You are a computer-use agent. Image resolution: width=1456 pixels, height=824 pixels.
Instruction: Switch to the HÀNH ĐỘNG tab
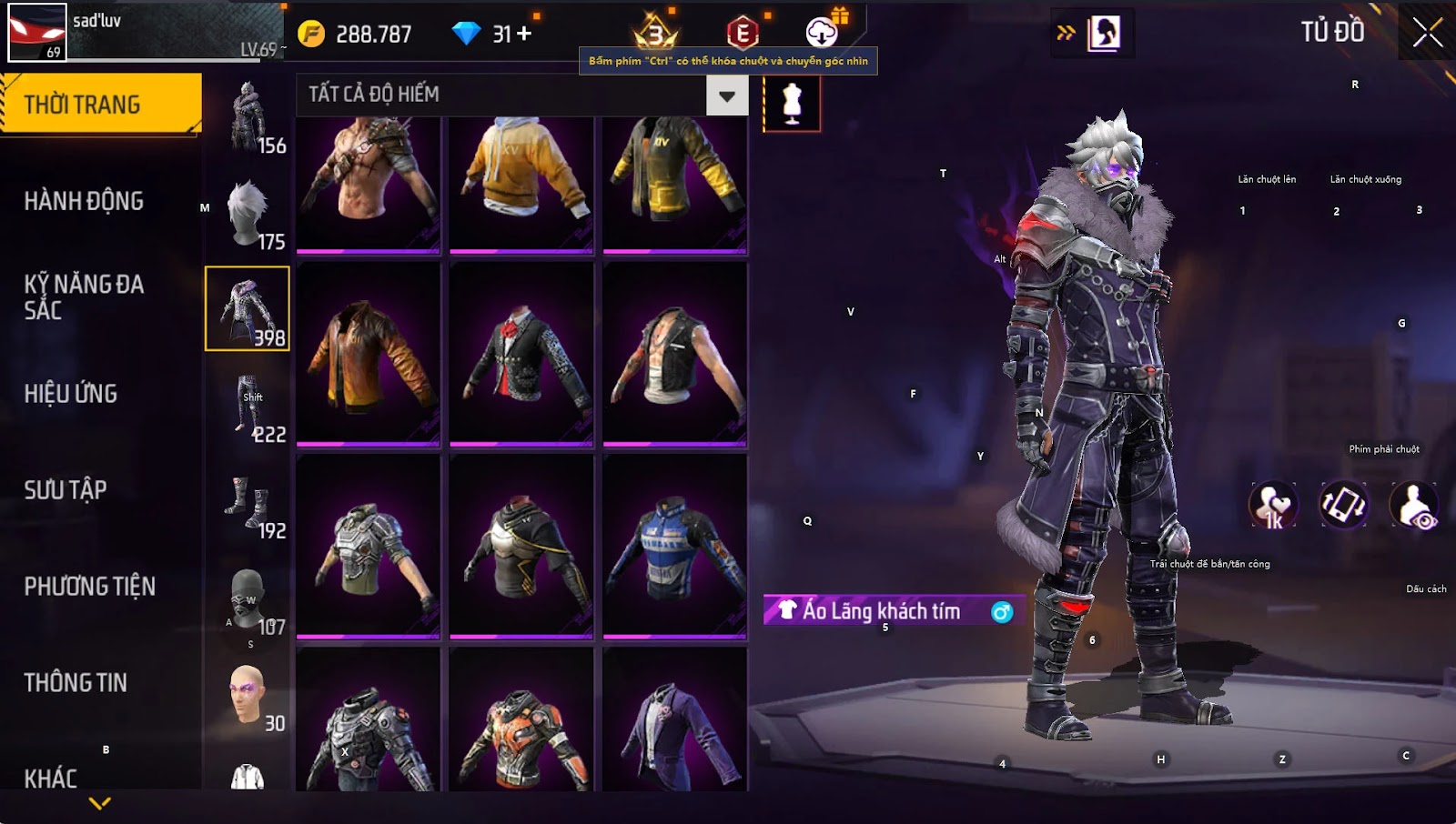pyautogui.click(x=84, y=201)
